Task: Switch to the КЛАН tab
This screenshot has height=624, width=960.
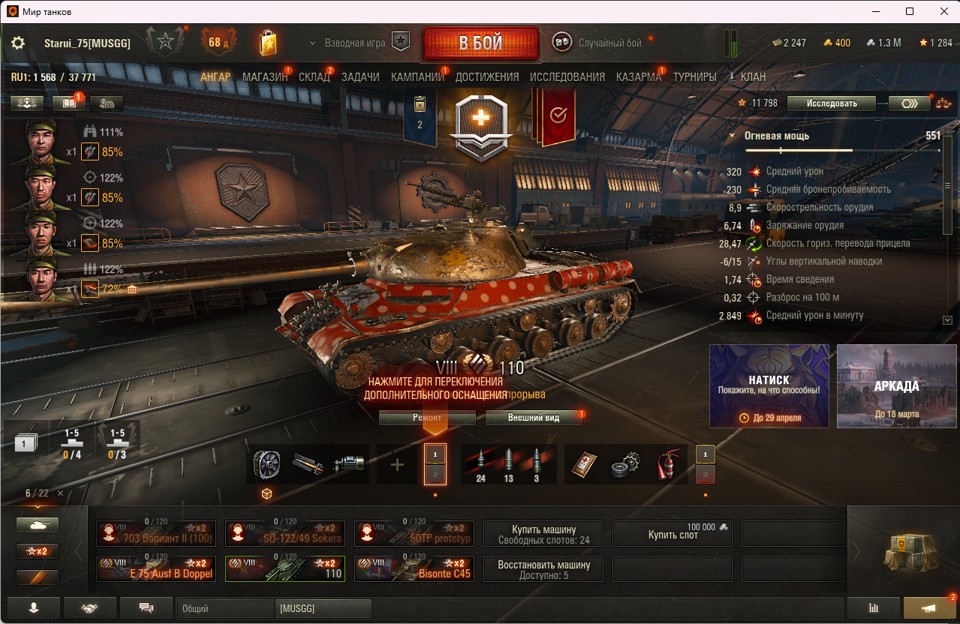Action: point(753,77)
